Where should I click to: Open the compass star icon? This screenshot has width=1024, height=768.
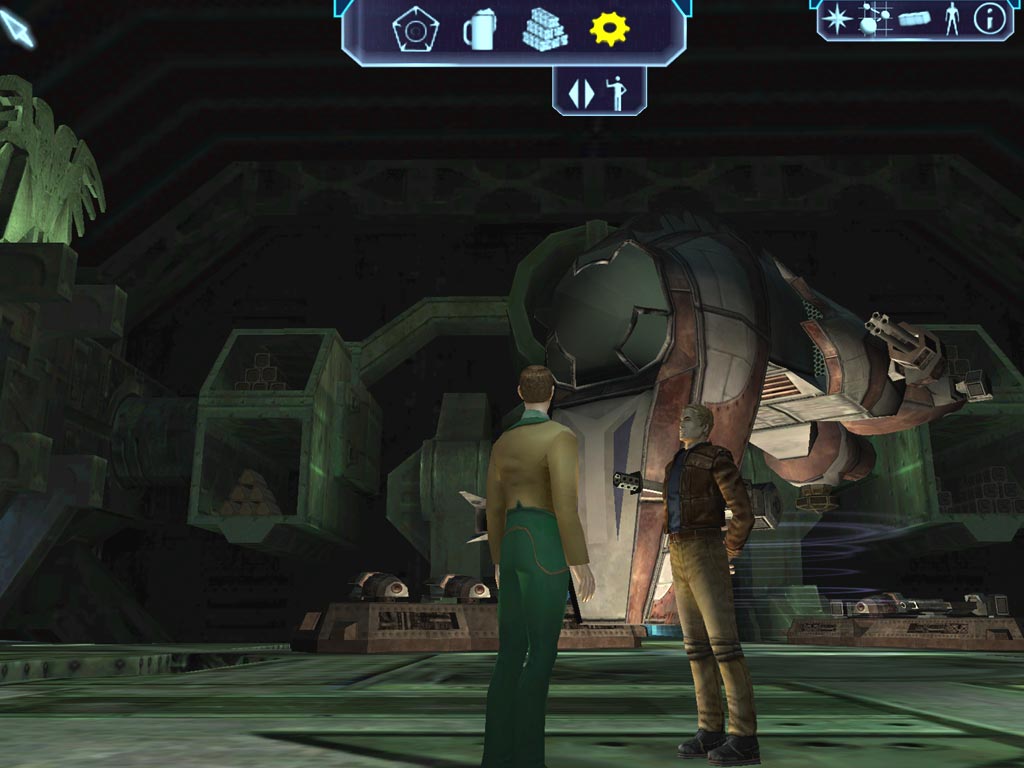pyautogui.click(x=837, y=19)
